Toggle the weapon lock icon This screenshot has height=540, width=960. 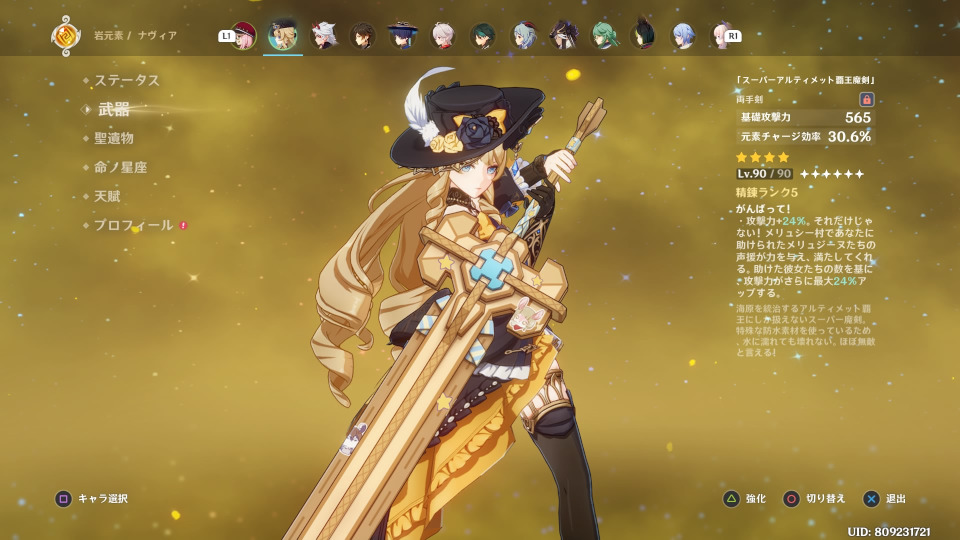[867, 99]
